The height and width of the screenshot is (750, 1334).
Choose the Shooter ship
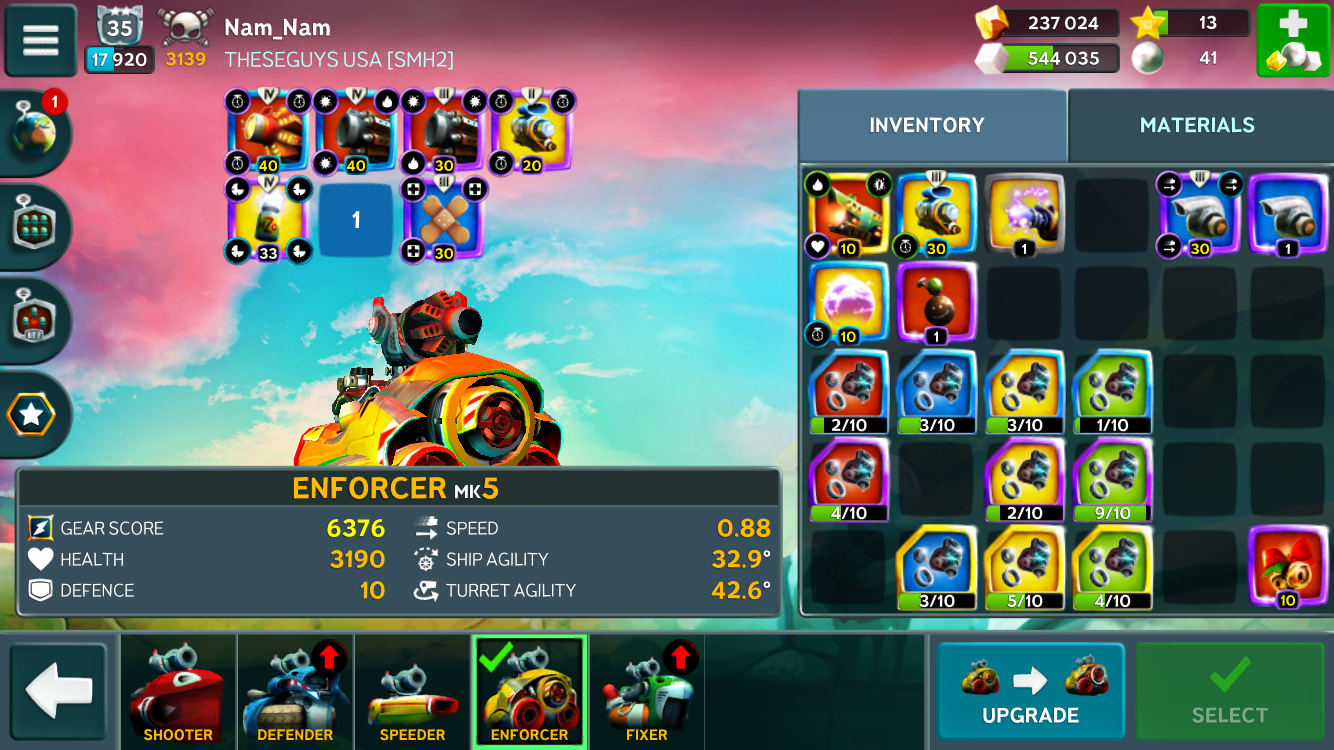[178, 692]
